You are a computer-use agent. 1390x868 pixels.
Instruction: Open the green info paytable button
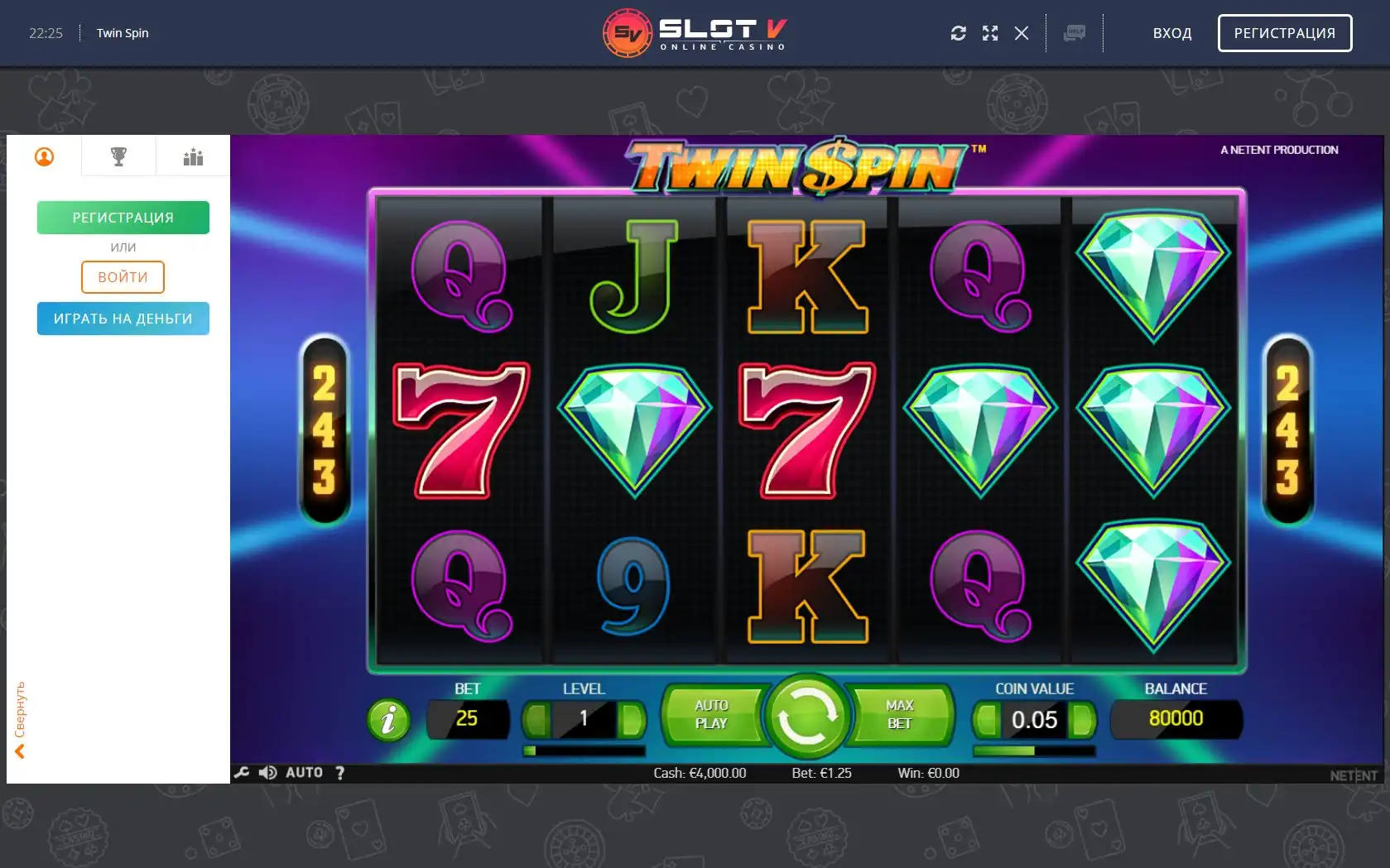point(388,720)
